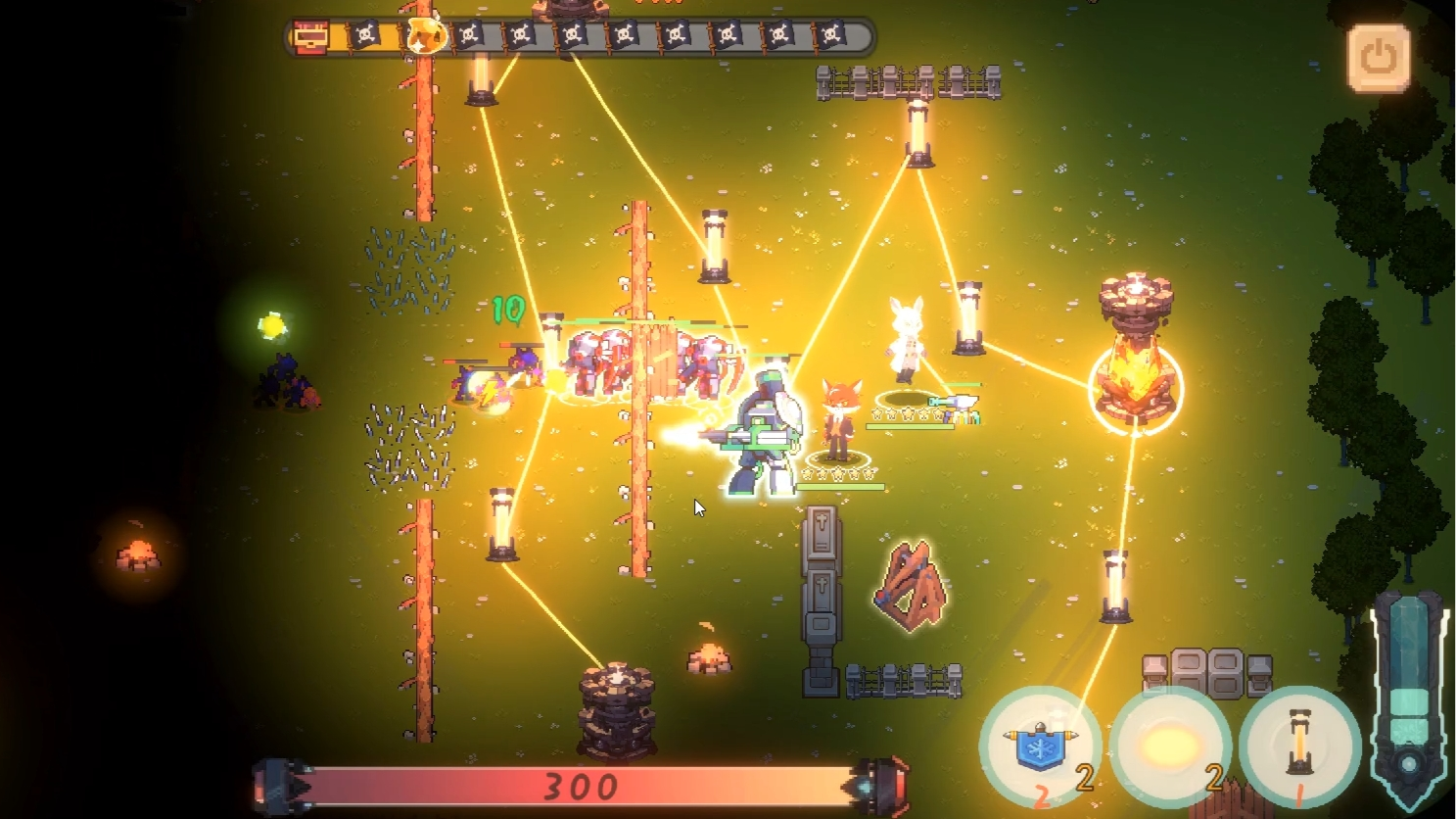Select the blue snowflake banner ability
The width and height of the screenshot is (1456, 819).
(x=1040, y=747)
